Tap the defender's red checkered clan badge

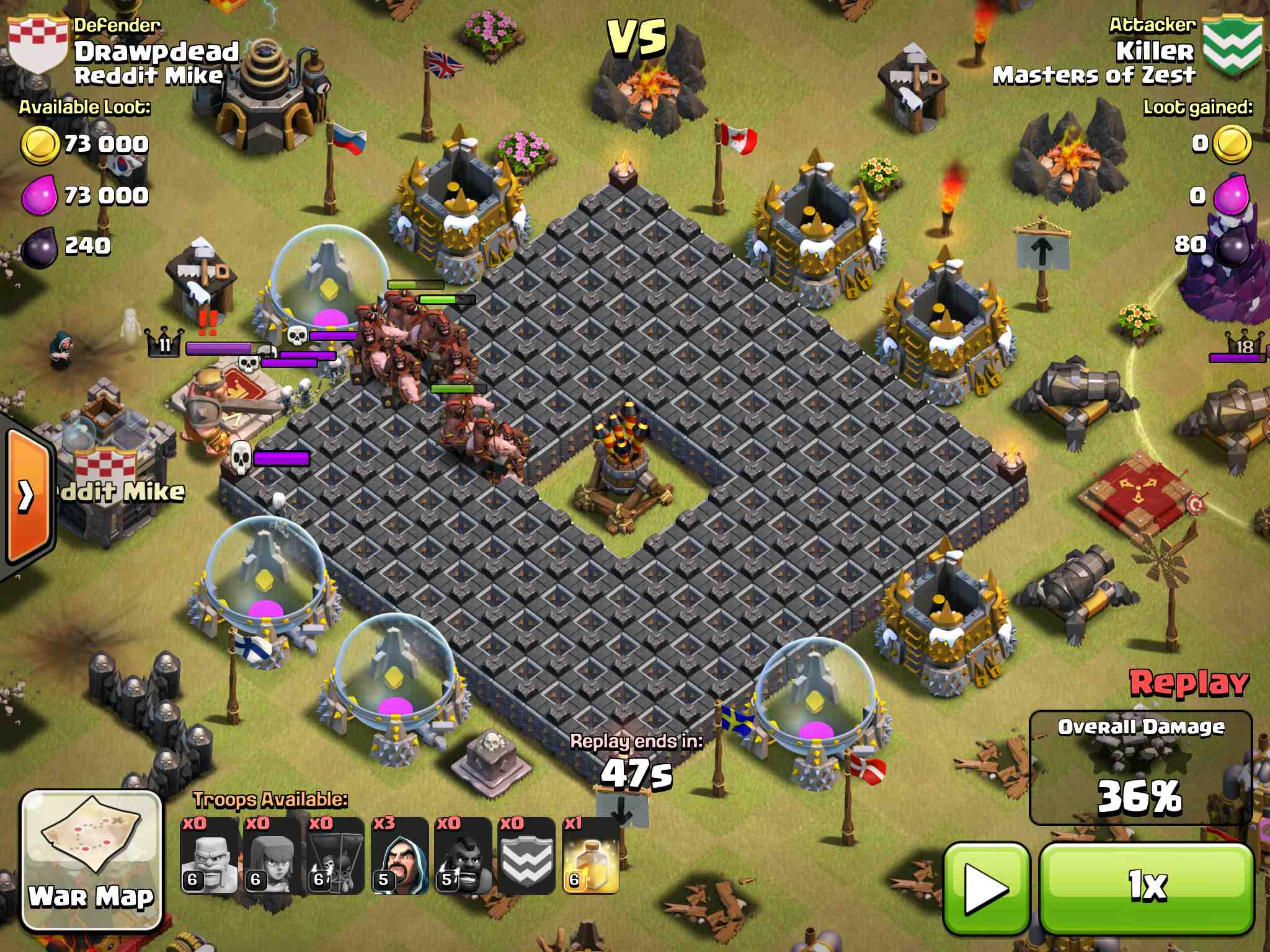pos(37,44)
